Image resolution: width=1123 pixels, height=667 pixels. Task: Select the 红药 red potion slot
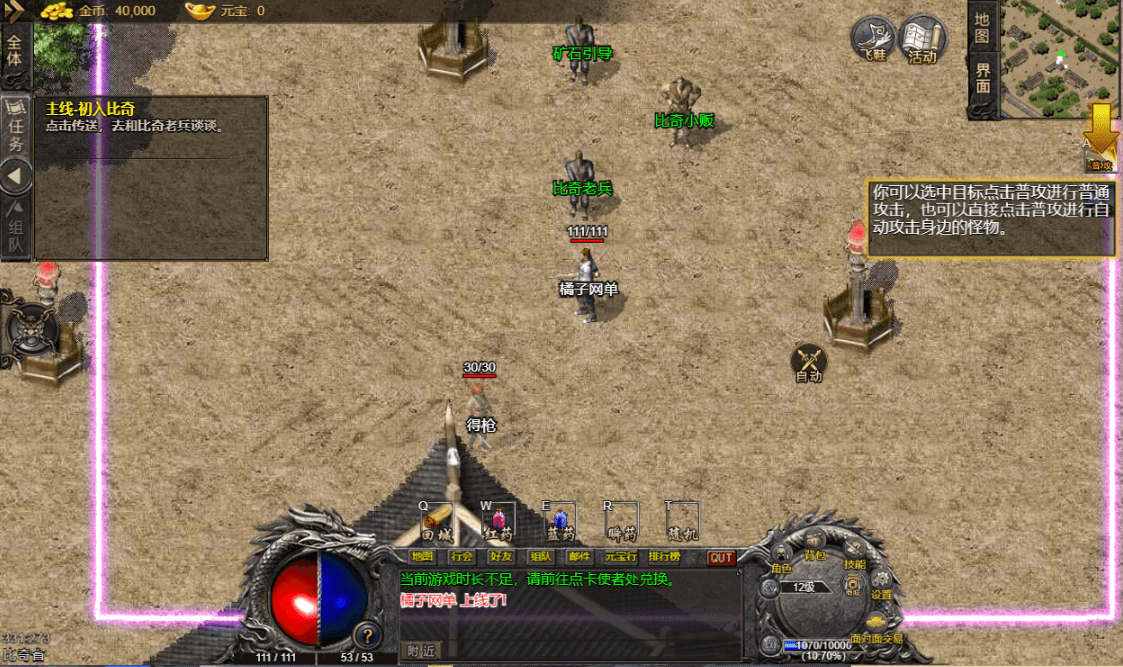(x=497, y=522)
